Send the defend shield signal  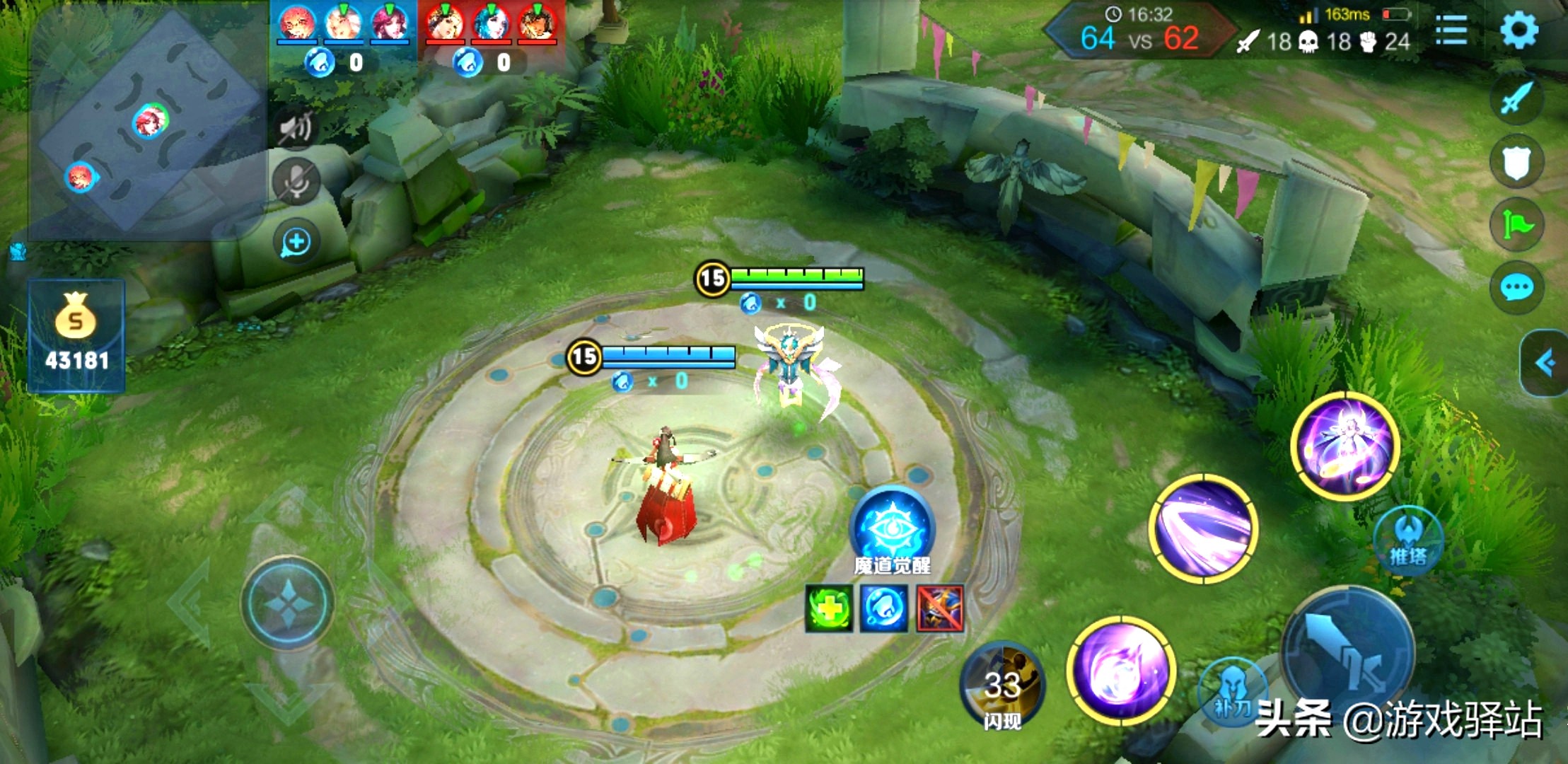coord(1516,161)
